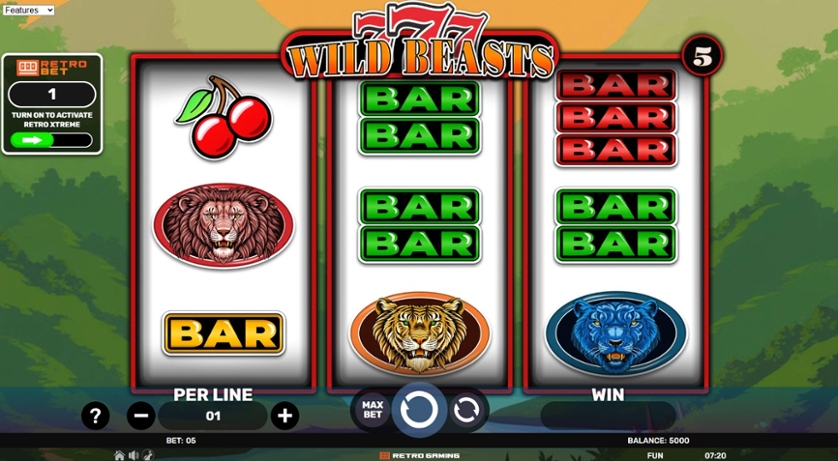Click the home icon in the bottom bar
This screenshot has height=461, width=838.
pyautogui.click(x=120, y=455)
